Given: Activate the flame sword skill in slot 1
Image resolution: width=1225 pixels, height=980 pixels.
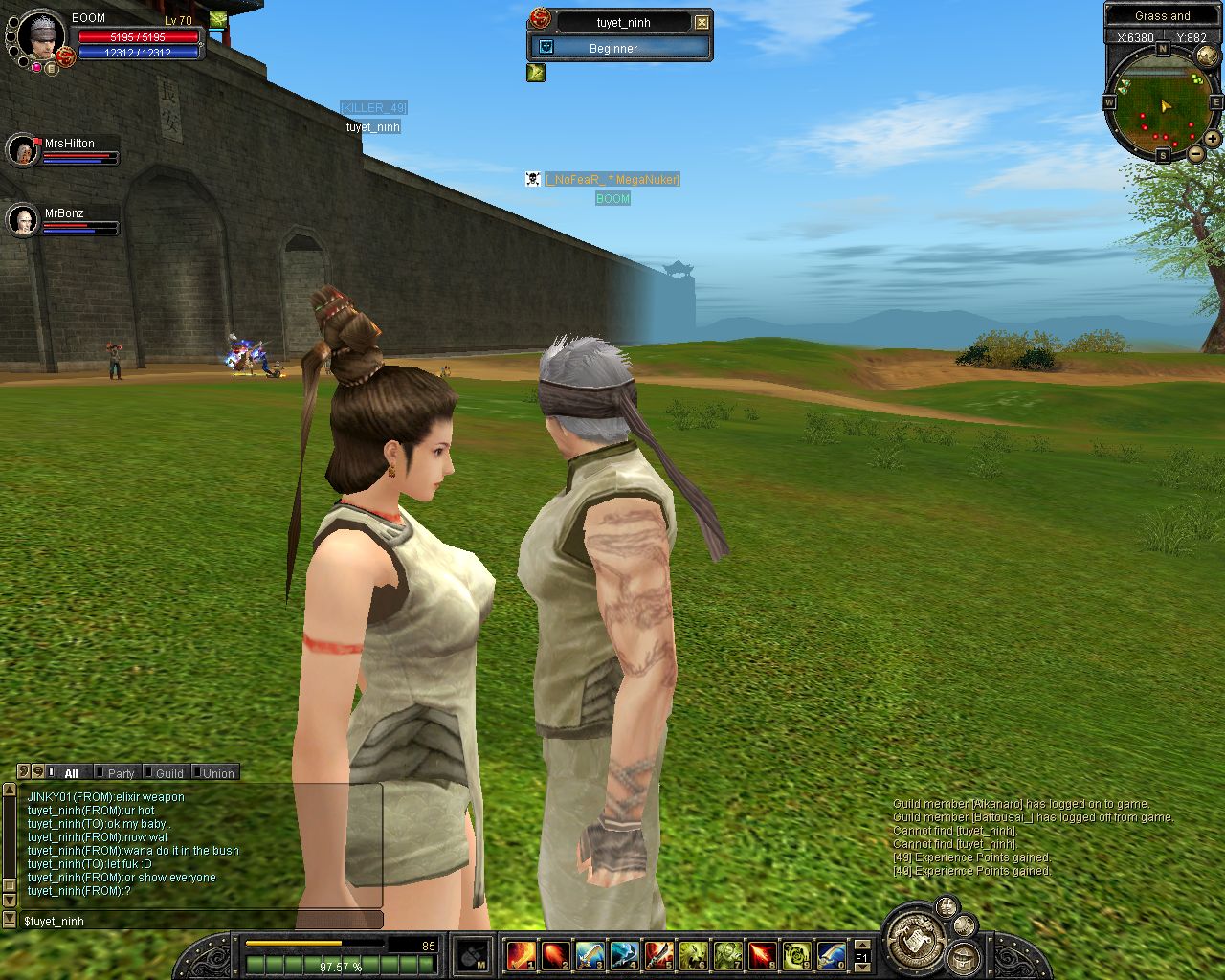Looking at the screenshot, I should pos(521,955).
